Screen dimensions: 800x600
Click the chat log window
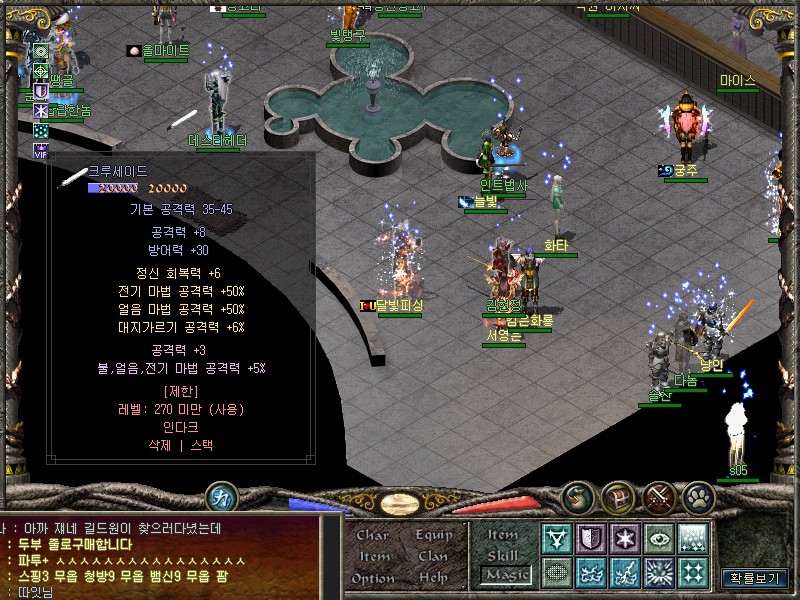[x=160, y=558]
